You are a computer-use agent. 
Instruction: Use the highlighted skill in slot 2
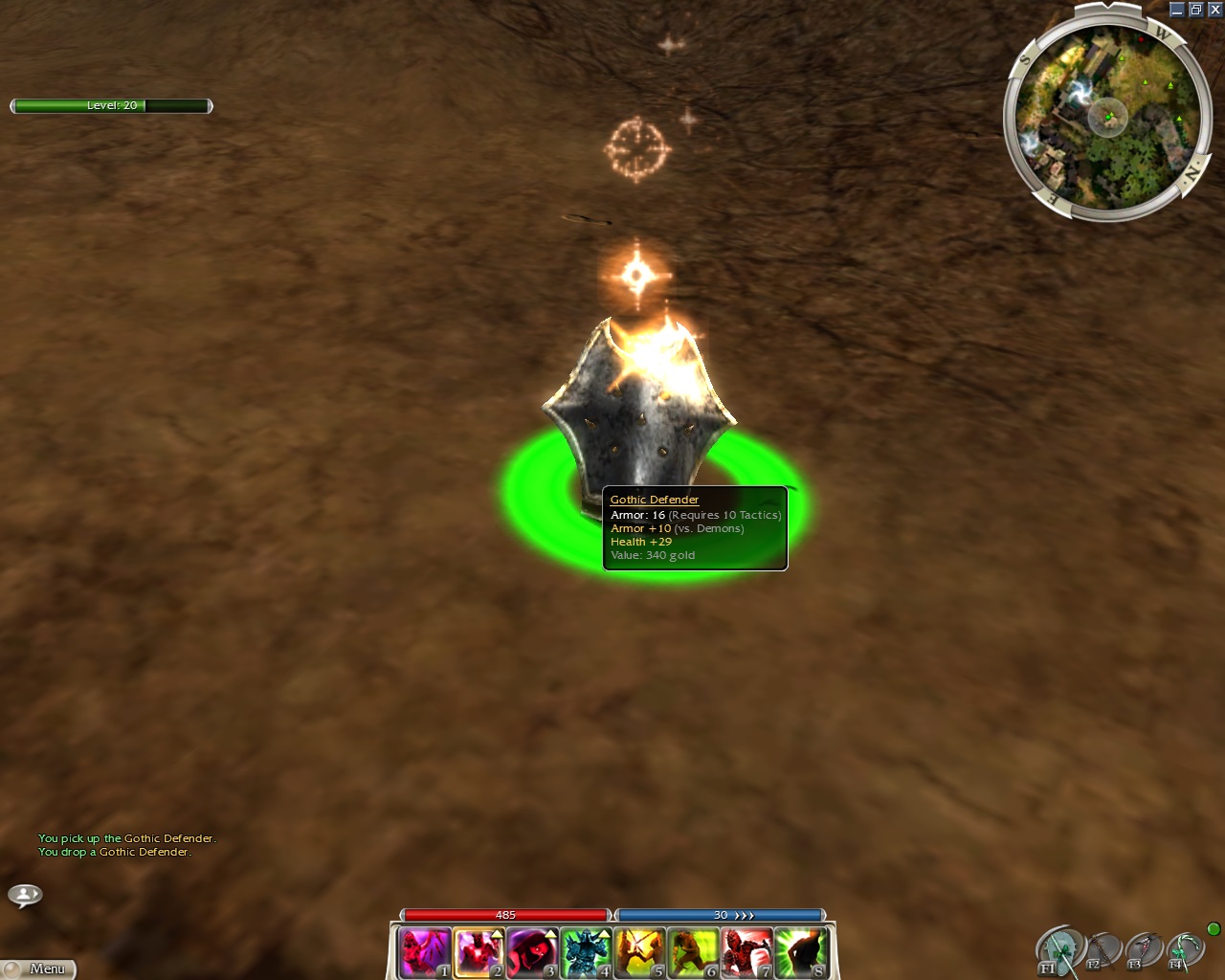(x=478, y=953)
